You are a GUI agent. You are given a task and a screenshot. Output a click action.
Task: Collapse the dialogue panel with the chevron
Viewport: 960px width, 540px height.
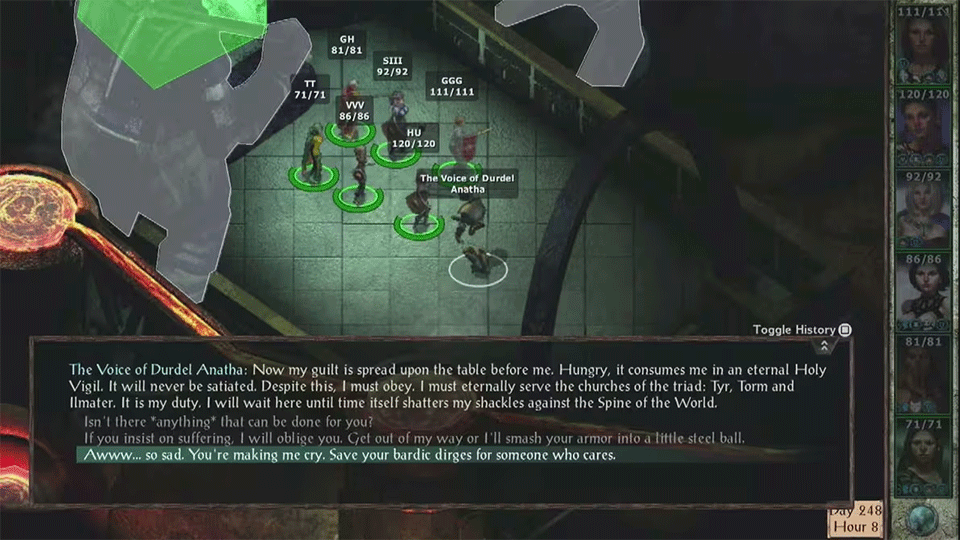pos(823,346)
